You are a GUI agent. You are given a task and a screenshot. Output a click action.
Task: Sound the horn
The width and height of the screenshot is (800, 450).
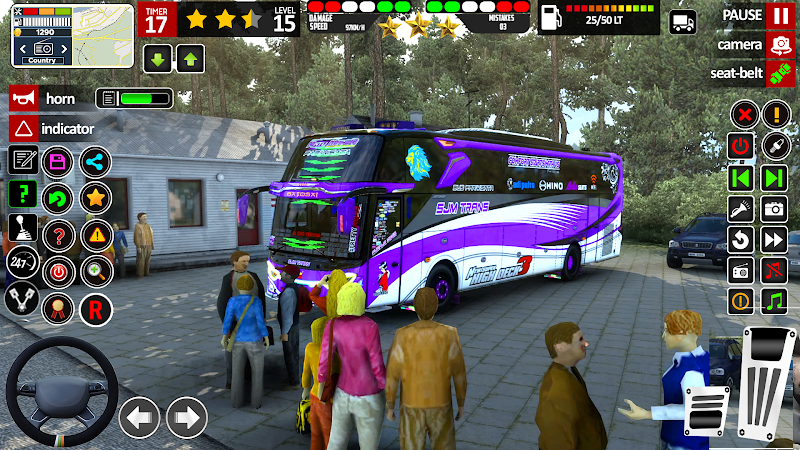[24, 99]
